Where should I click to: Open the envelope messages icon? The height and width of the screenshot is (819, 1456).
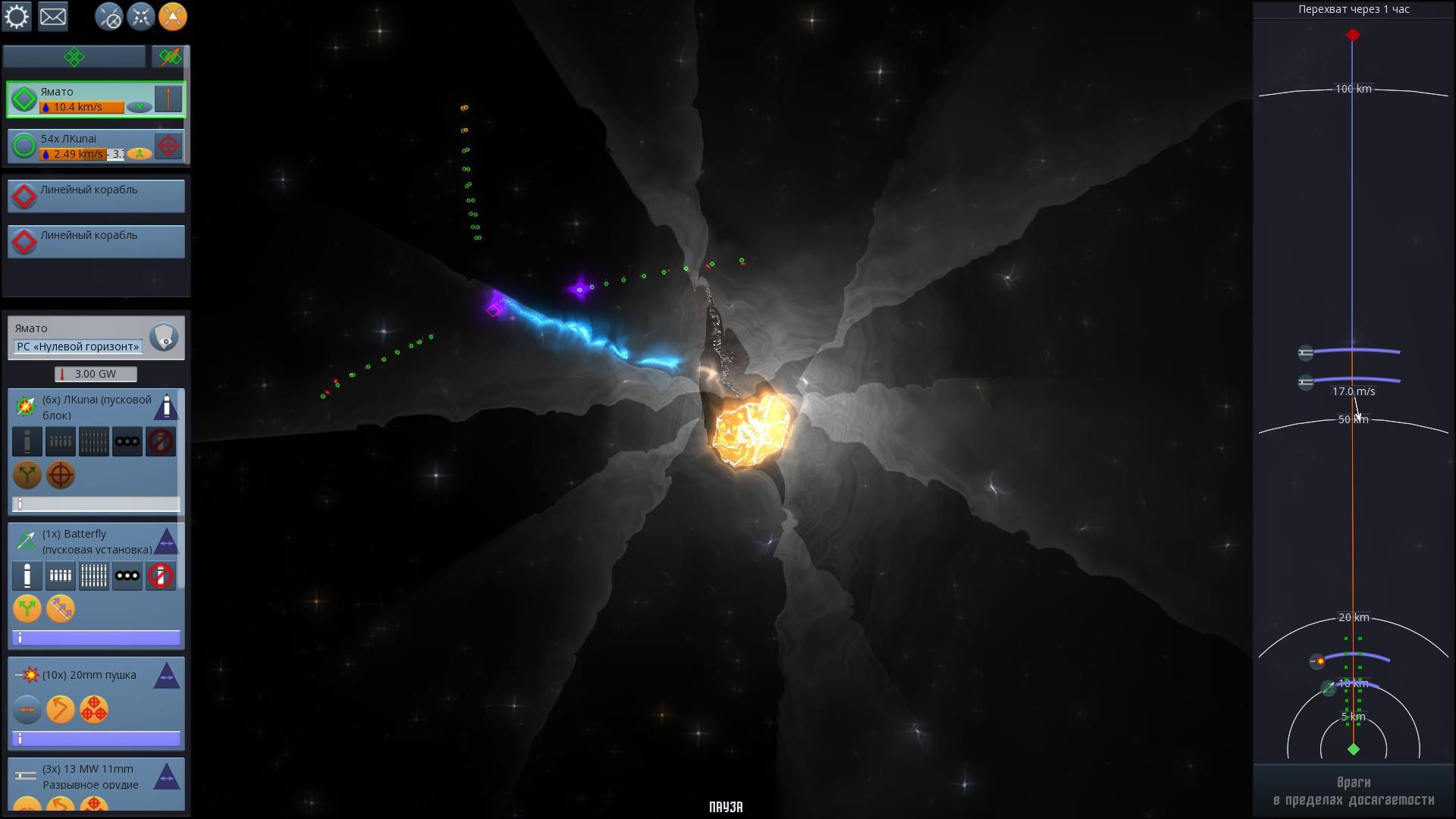pos(53,17)
